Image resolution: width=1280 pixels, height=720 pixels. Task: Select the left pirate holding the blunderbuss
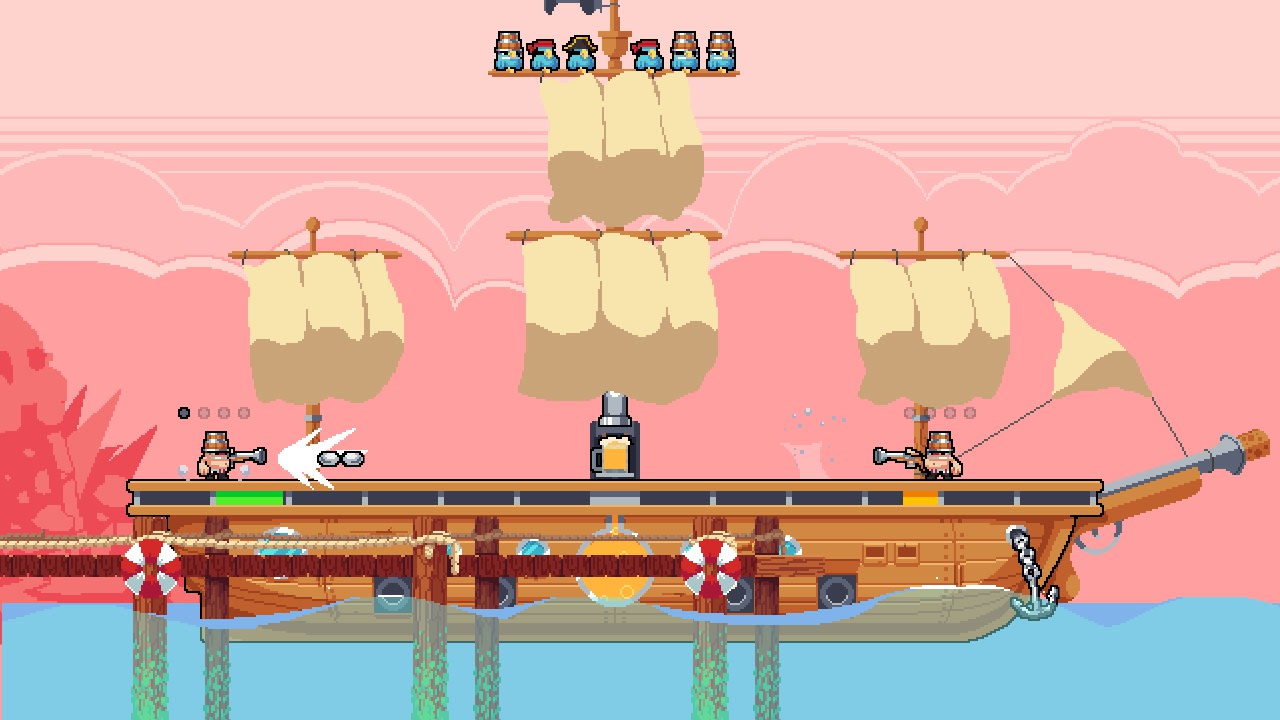coord(217,462)
